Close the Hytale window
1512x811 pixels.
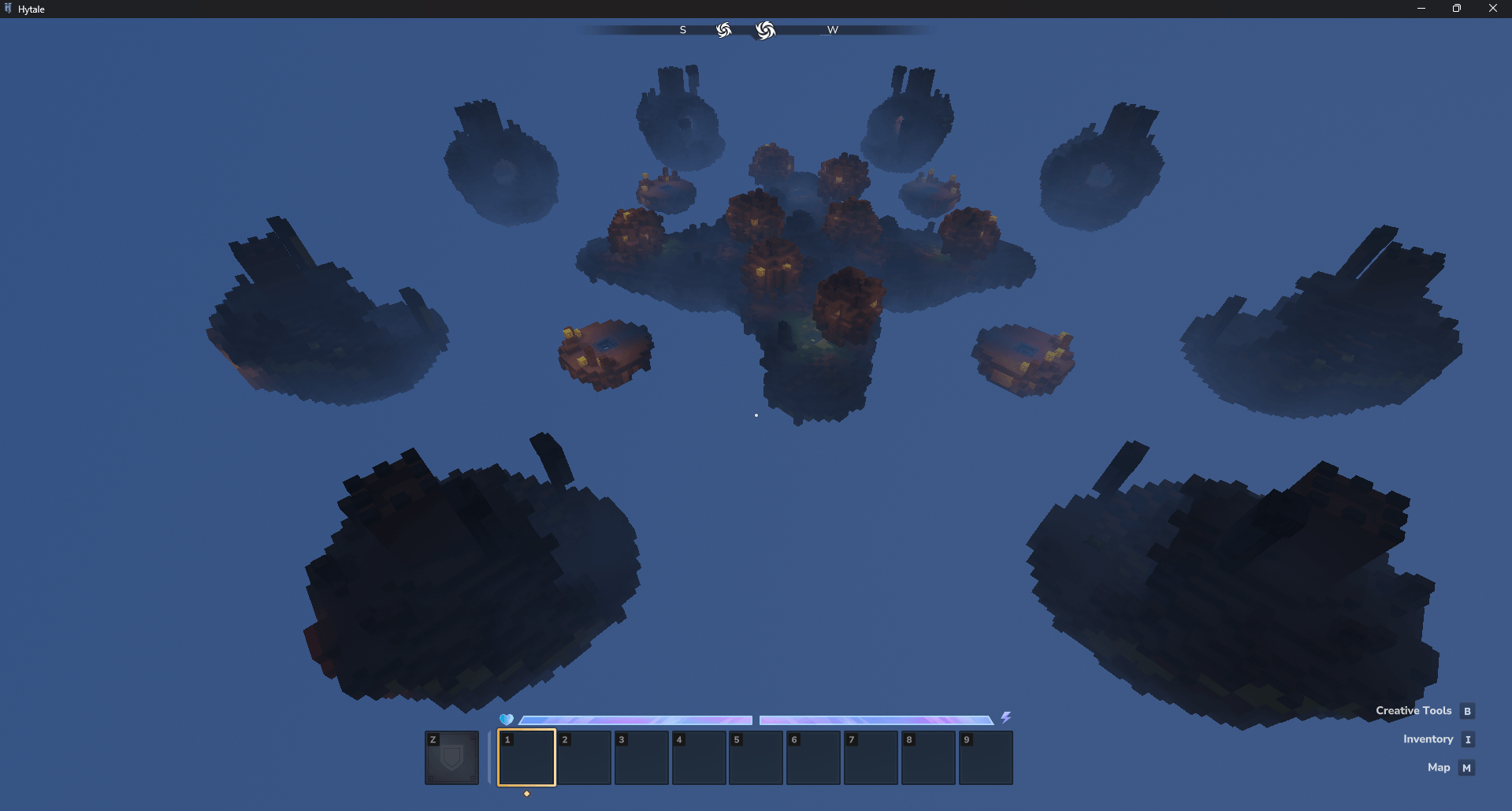1492,9
